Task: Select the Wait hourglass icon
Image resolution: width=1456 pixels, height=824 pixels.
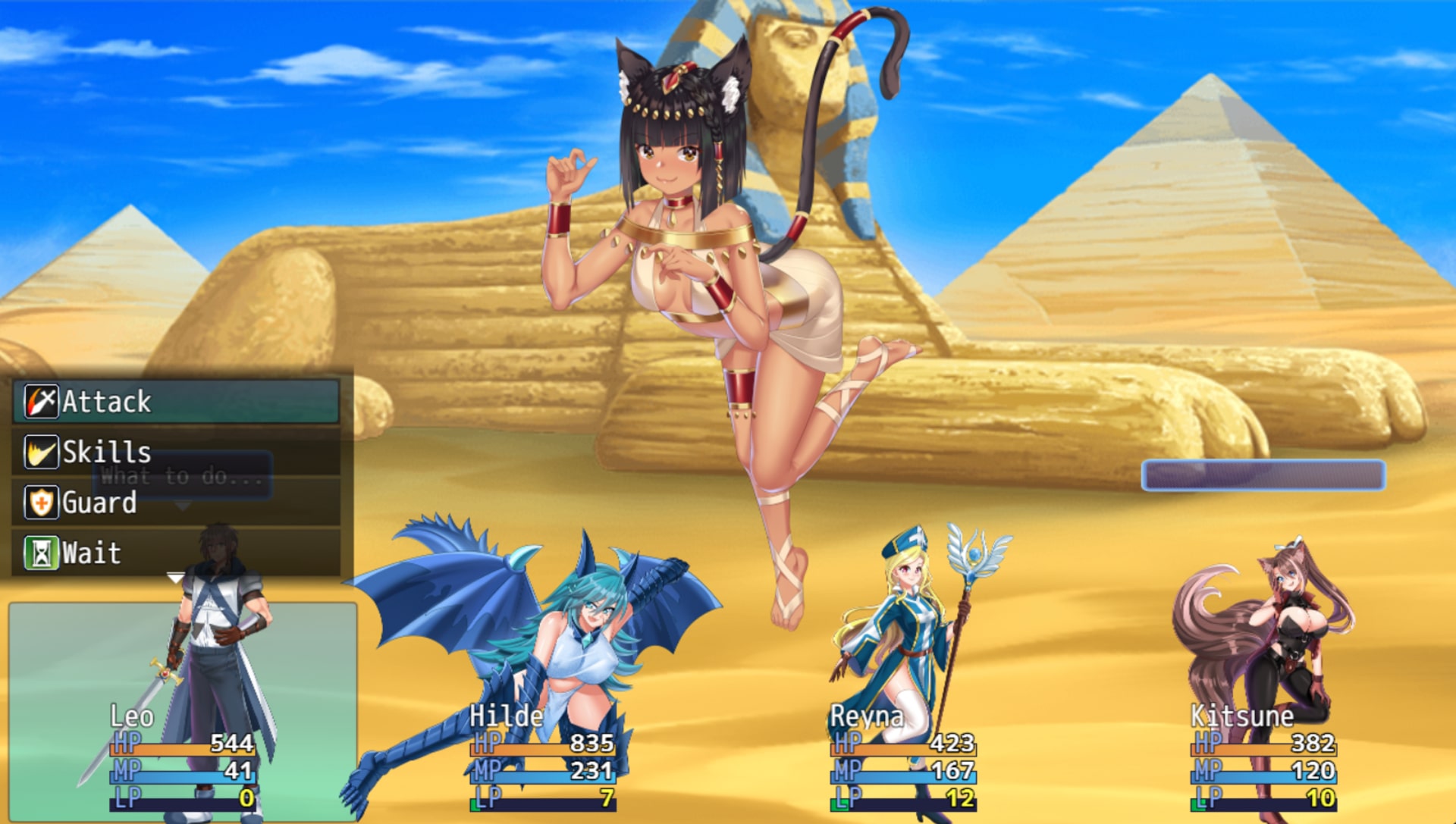Action: 42,553
